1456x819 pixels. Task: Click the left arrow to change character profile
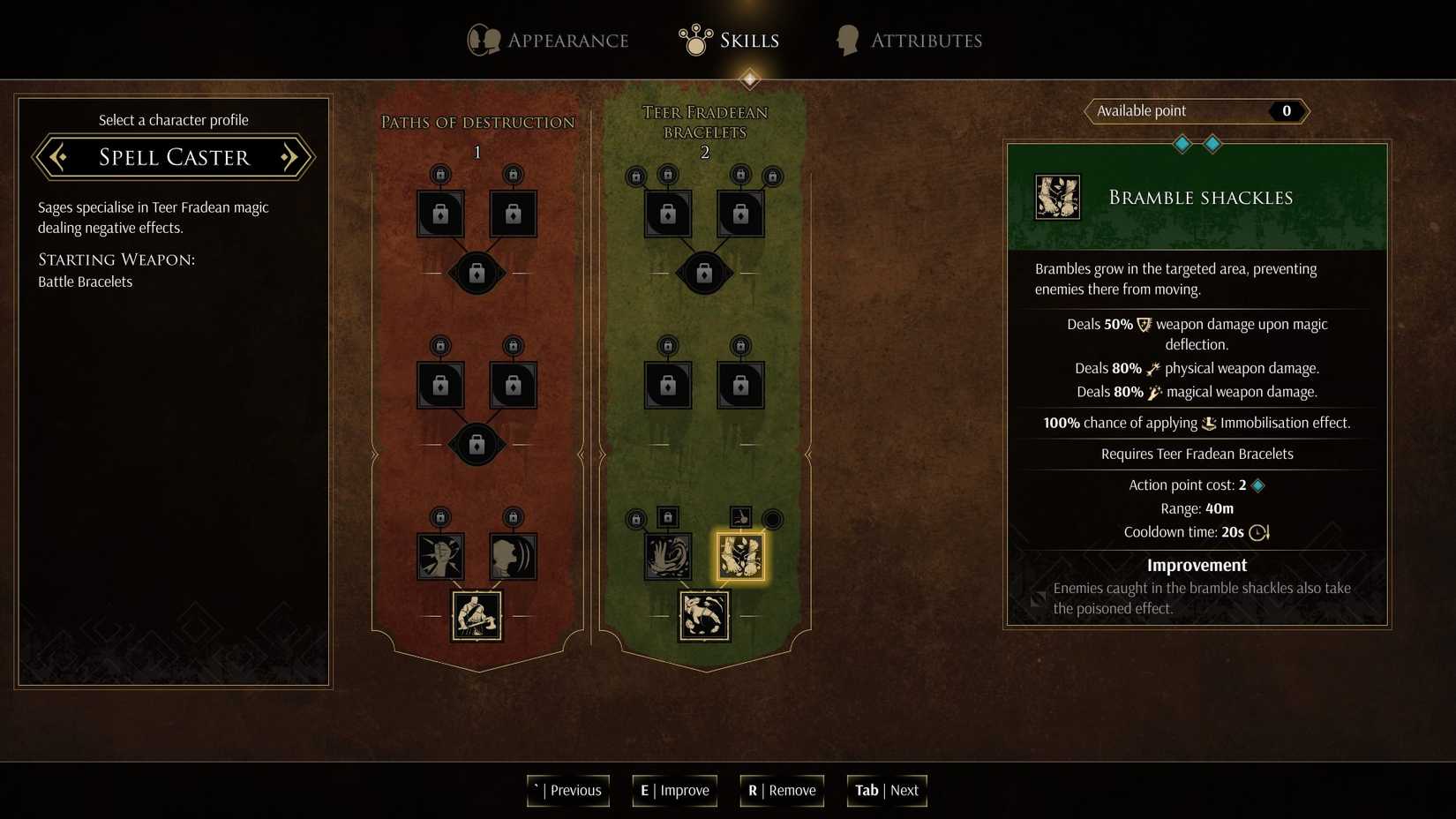pyautogui.click(x=57, y=157)
